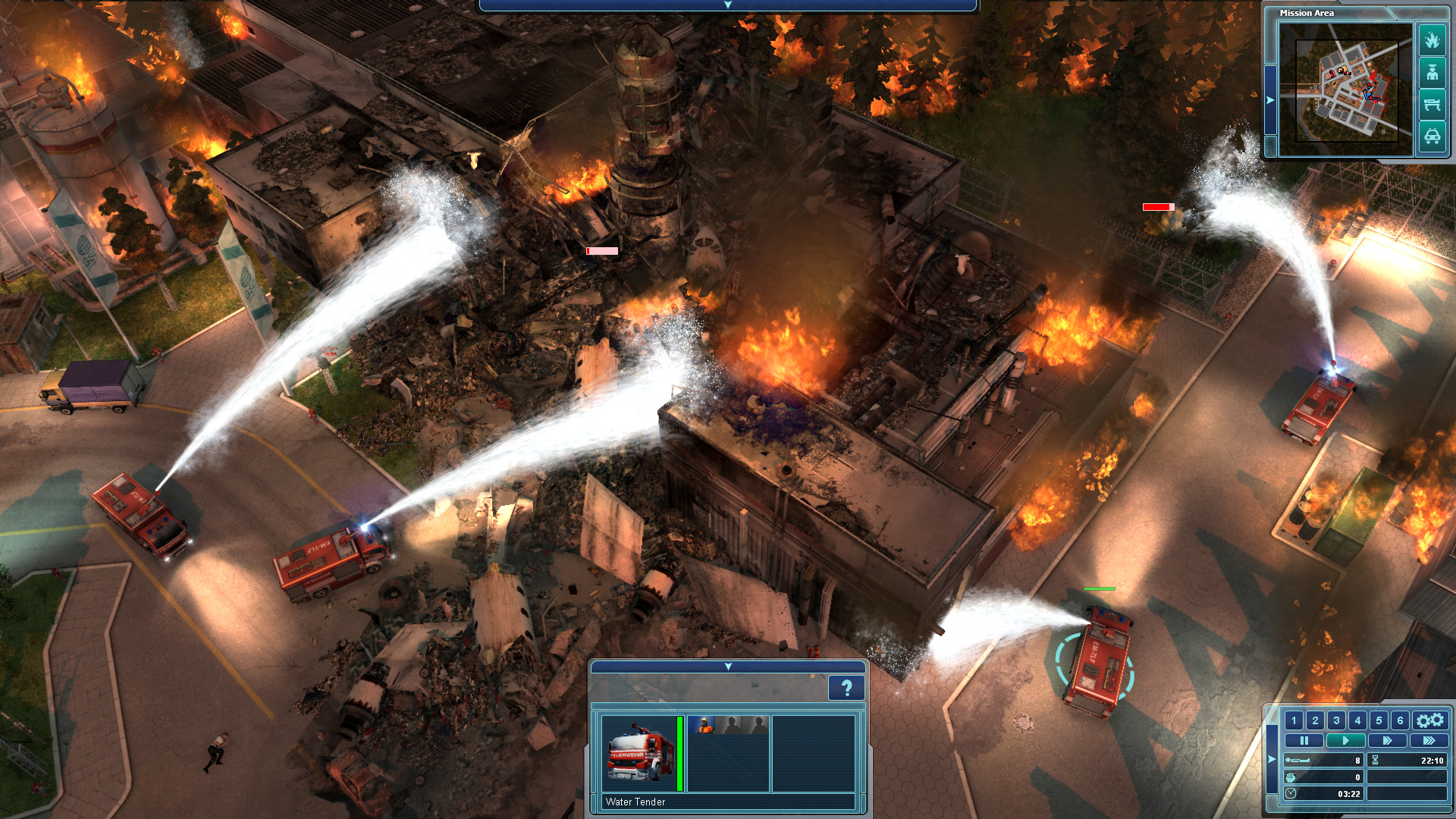Open the medical services icon on the minimap panel

pyautogui.click(x=1432, y=103)
